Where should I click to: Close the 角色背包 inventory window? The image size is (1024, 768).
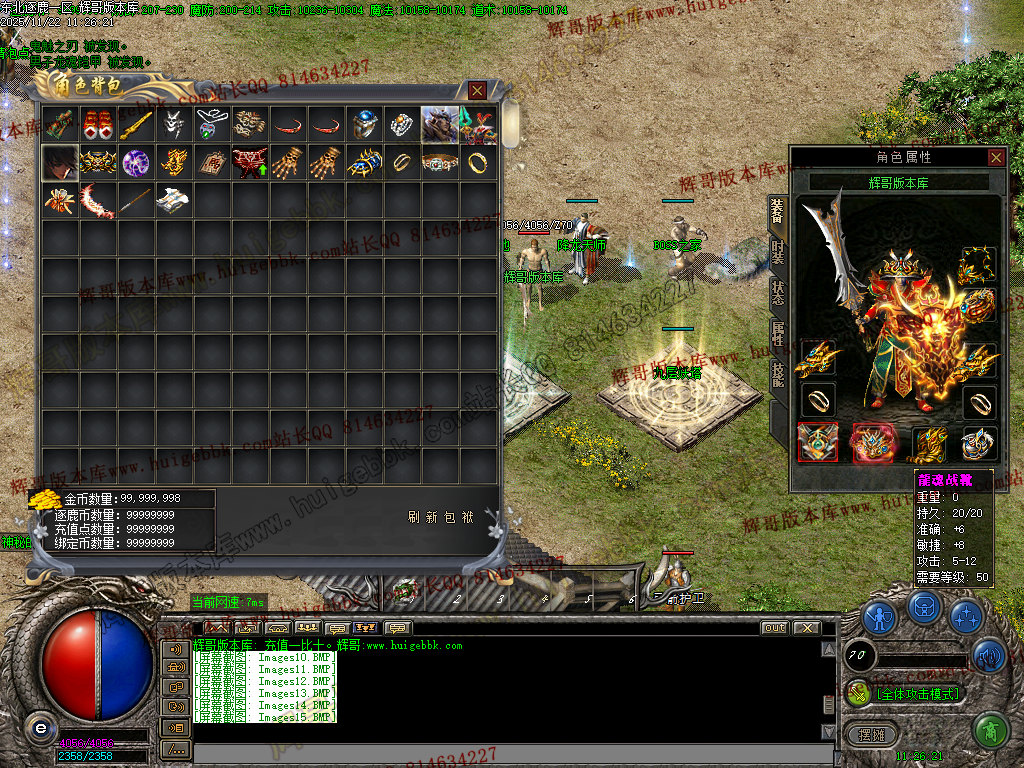pos(477,91)
